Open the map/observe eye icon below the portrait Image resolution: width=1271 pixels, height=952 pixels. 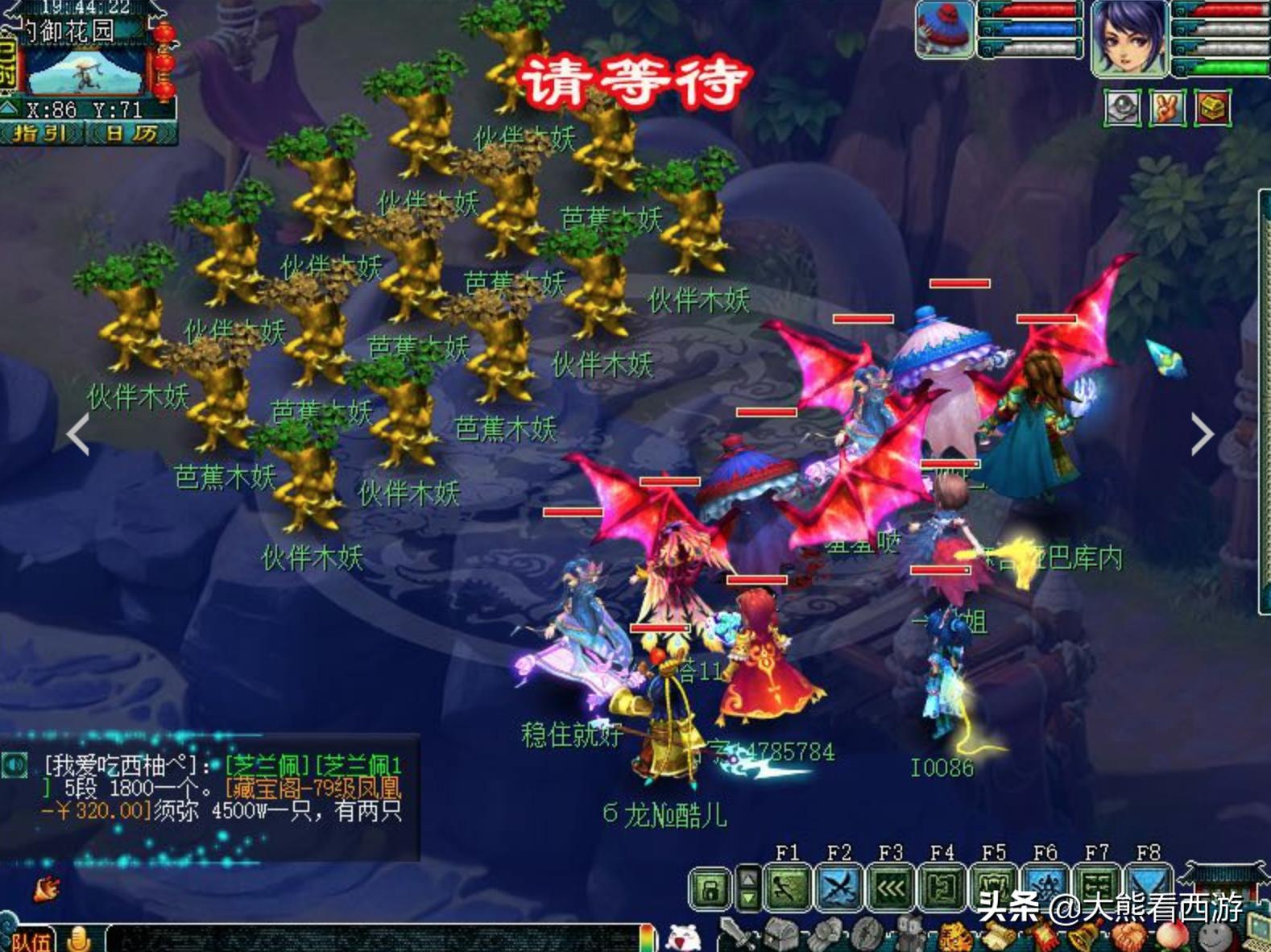[x=1121, y=107]
